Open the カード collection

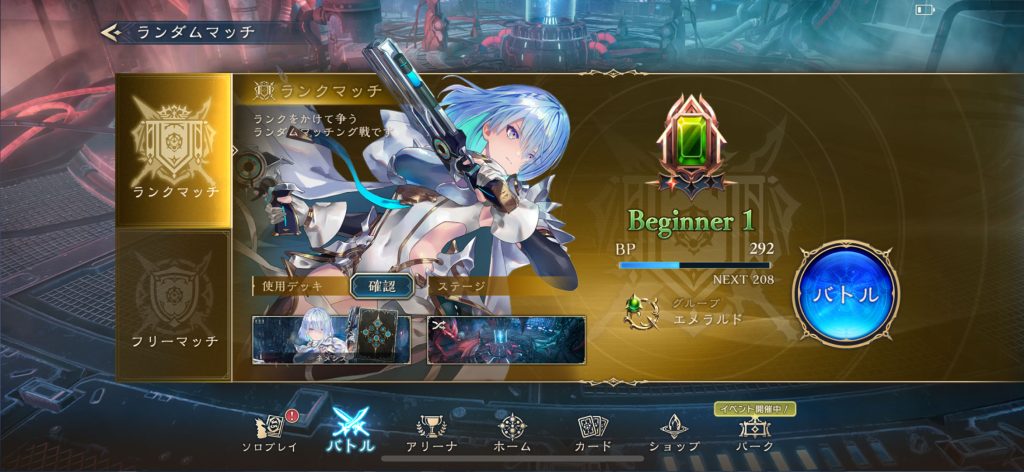coord(593,433)
